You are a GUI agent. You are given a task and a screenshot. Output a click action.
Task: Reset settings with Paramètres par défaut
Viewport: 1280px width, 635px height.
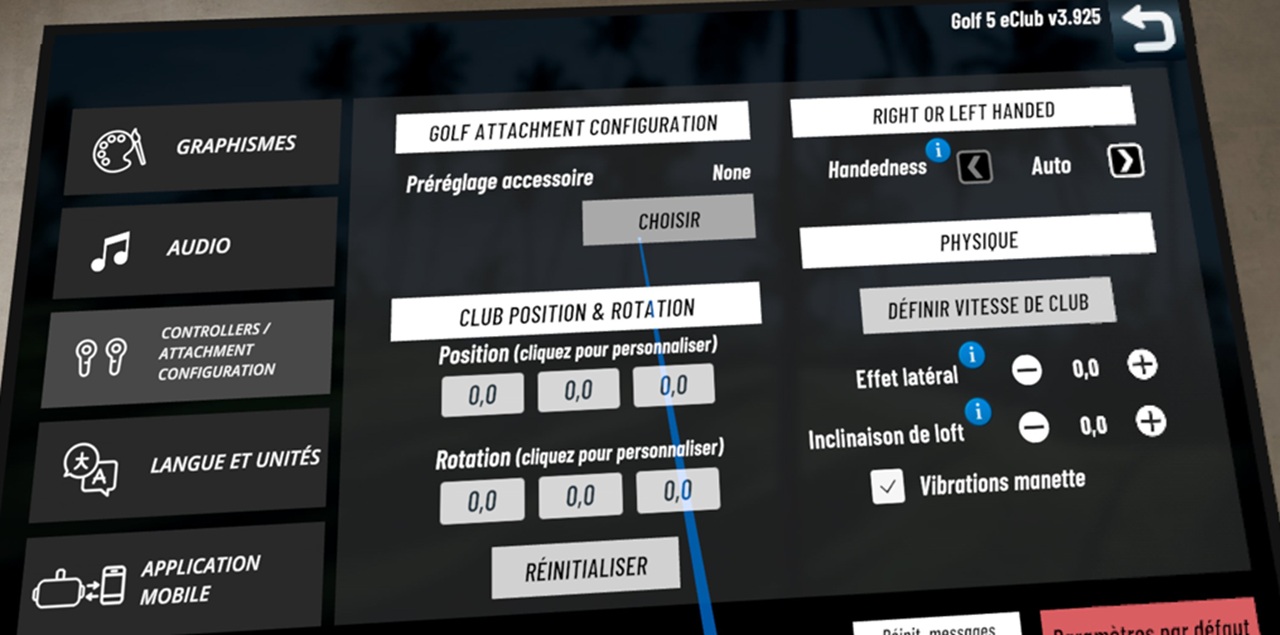[x=1150, y=624]
